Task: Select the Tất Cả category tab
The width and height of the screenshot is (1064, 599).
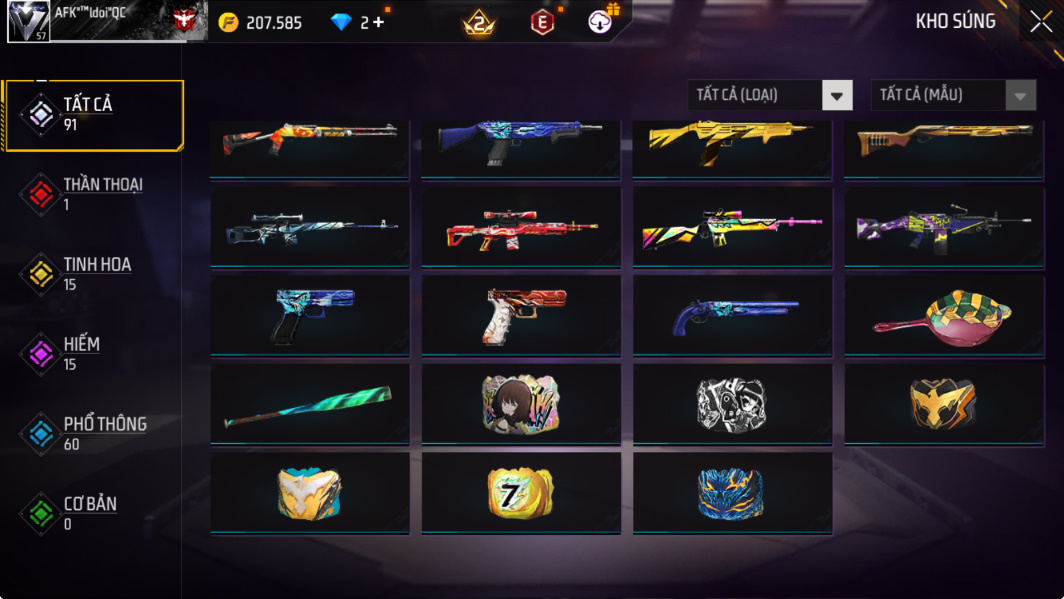Action: [95, 114]
